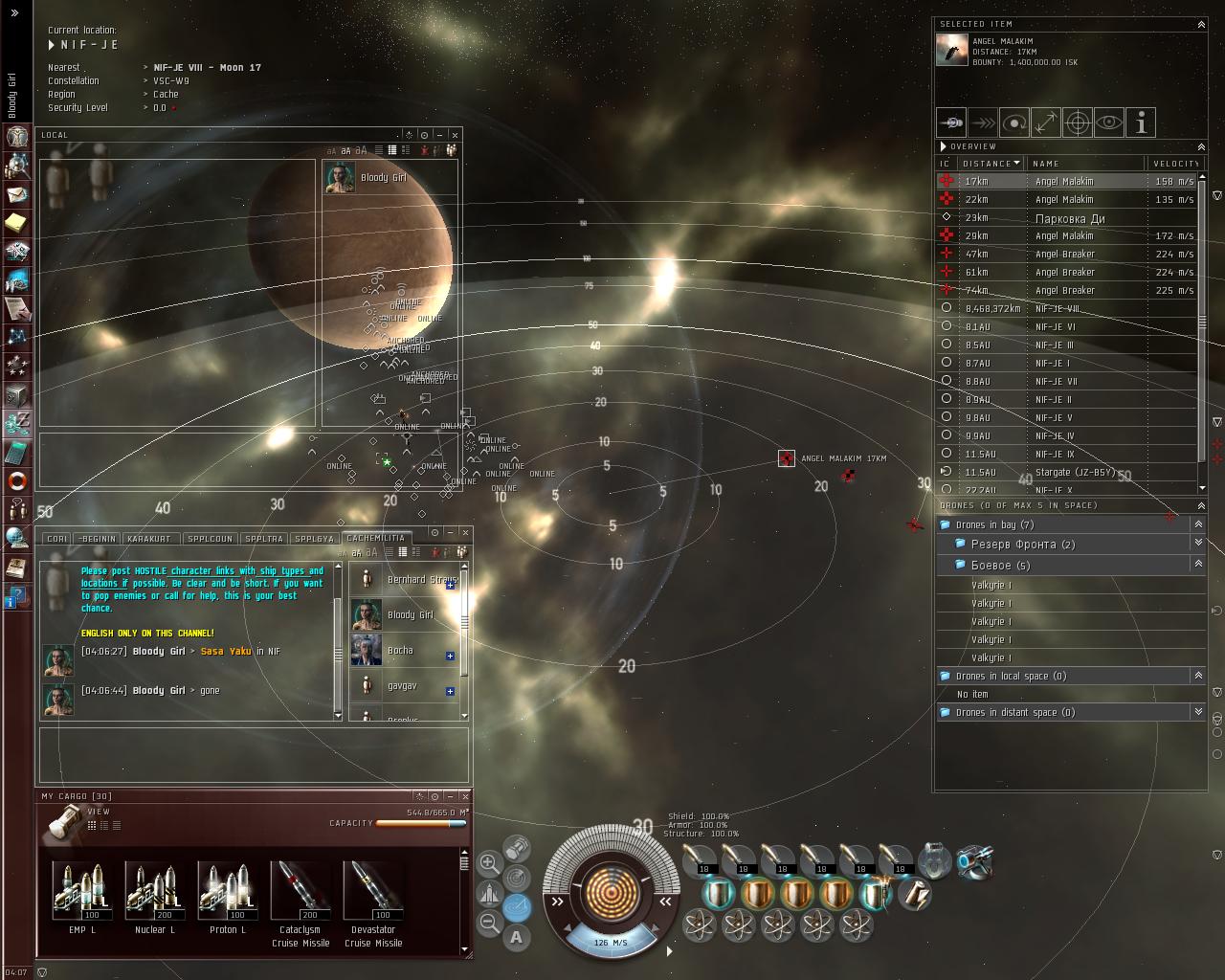This screenshot has height=980, width=1225.
Task: Click the zoom-in magnifier on the HUD
Action: tap(489, 862)
